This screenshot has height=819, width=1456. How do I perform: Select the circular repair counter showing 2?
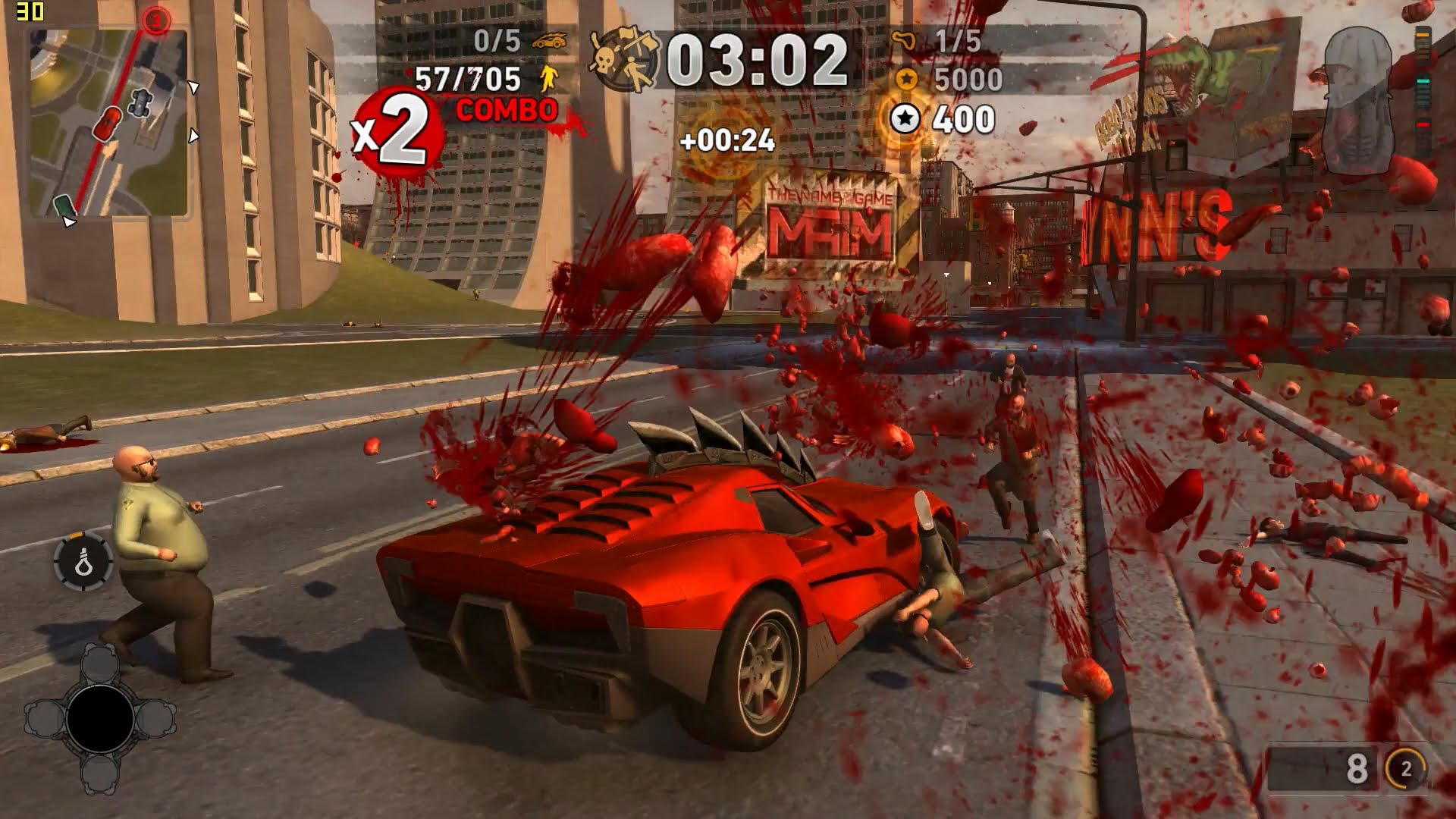click(x=1405, y=769)
